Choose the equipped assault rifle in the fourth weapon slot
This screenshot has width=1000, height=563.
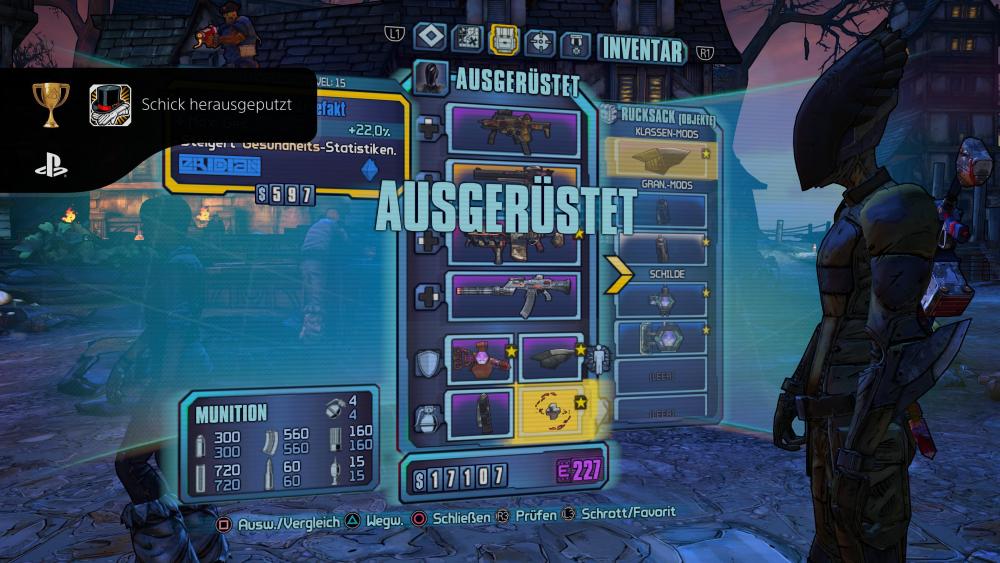pos(514,296)
